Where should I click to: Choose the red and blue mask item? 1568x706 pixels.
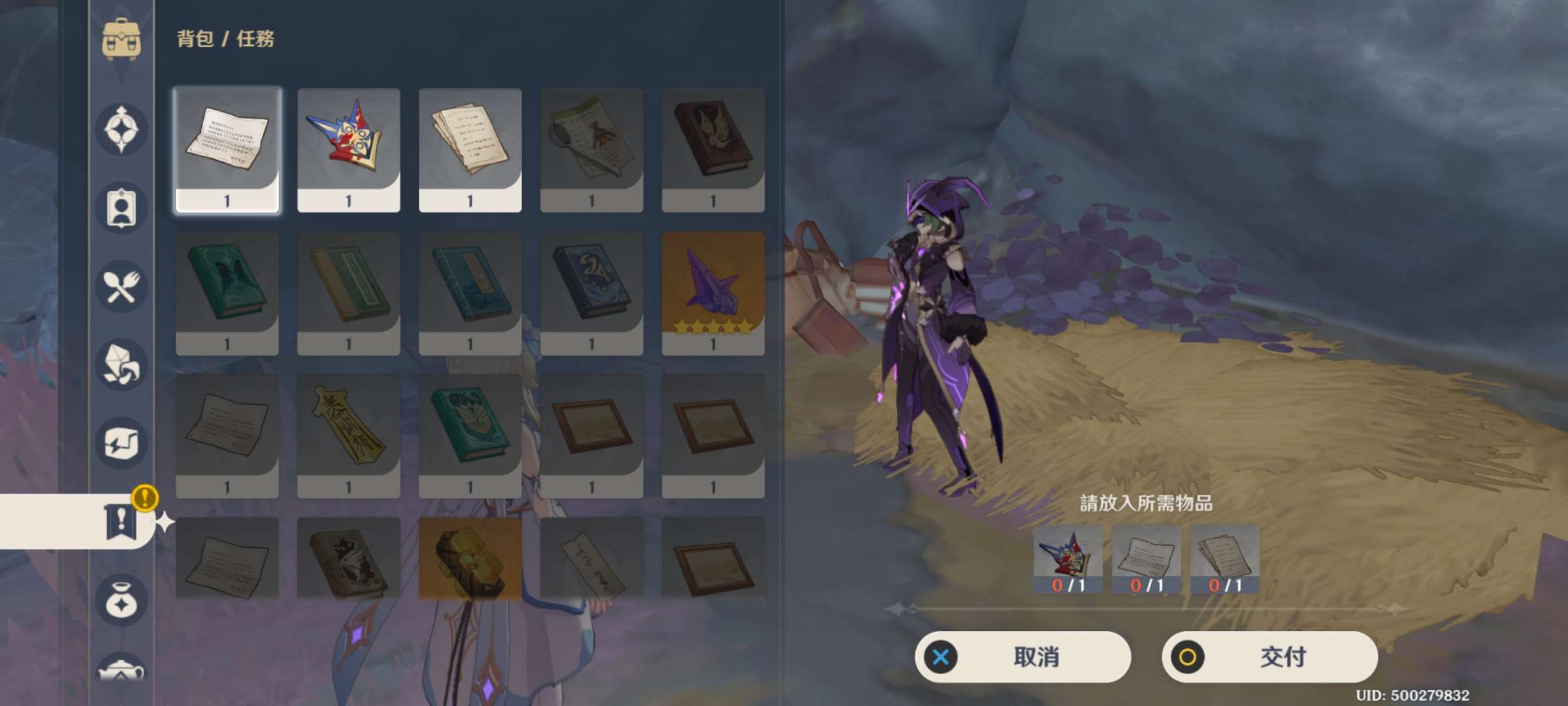348,150
